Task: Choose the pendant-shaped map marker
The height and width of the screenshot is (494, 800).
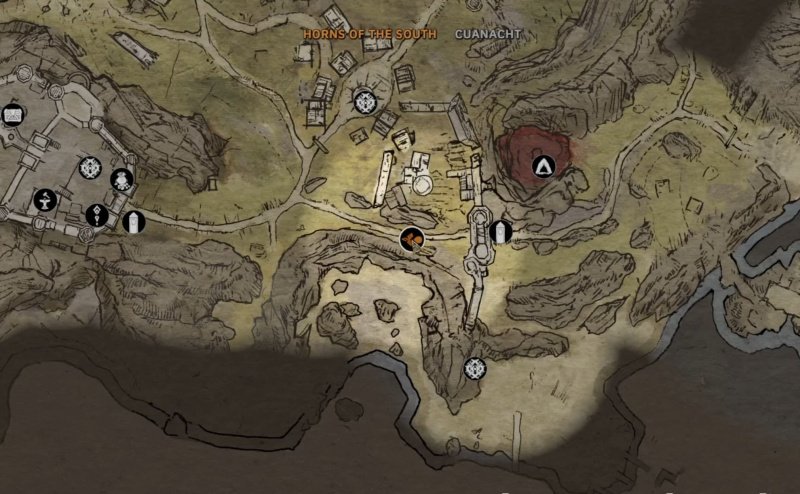Action: [x=97, y=213]
